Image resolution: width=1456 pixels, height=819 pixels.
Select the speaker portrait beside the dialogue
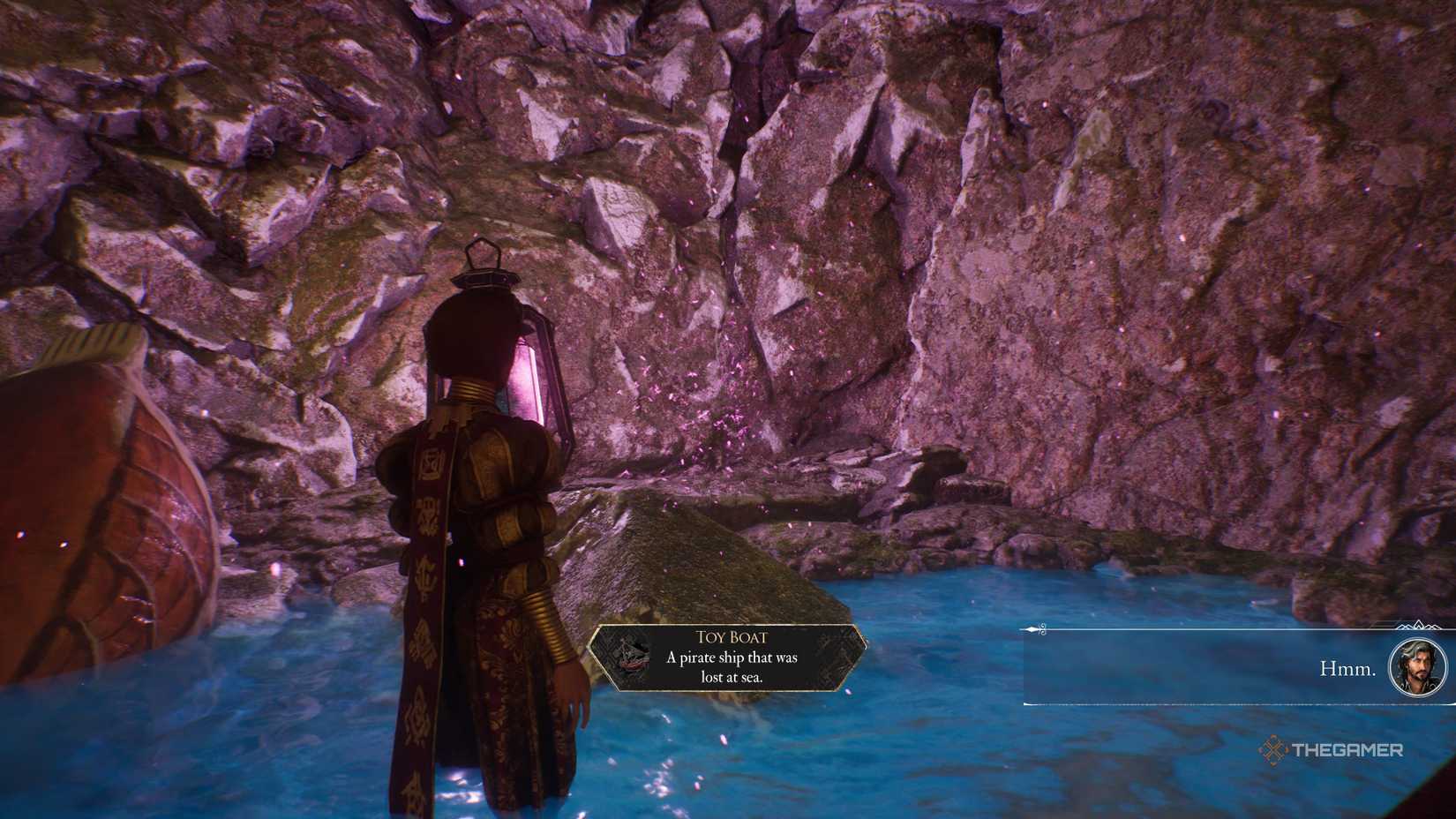(x=1417, y=667)
